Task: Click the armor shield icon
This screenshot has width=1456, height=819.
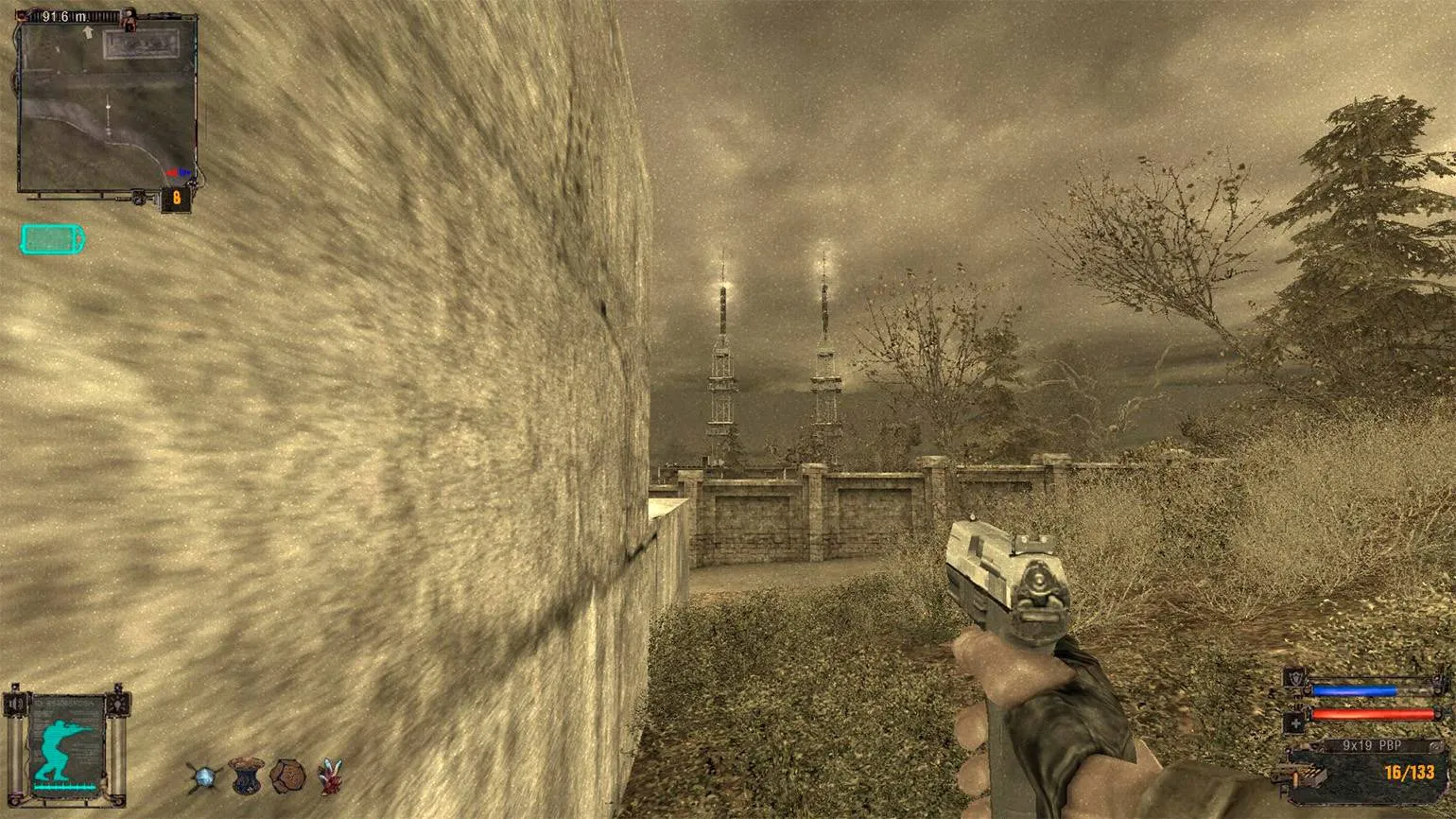Action: click(x=1294, y=678)
